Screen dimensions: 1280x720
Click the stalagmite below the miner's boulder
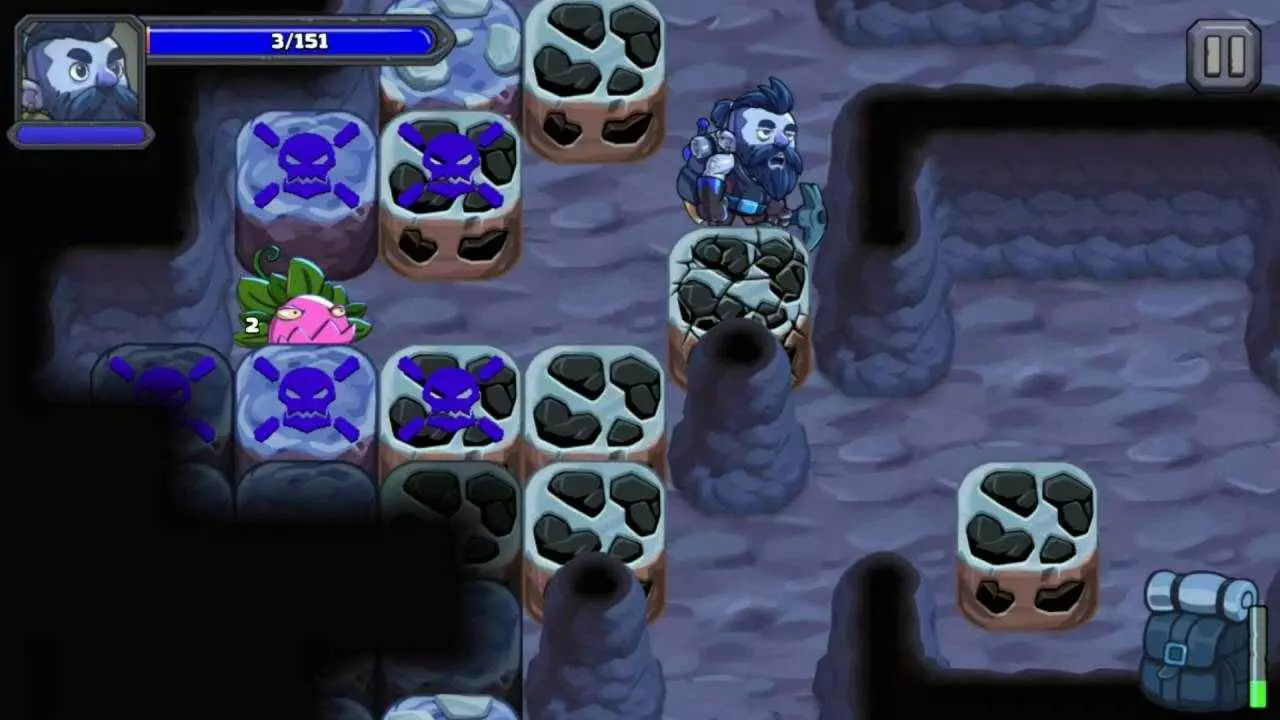pyautogui.click(x=740, y=420)
